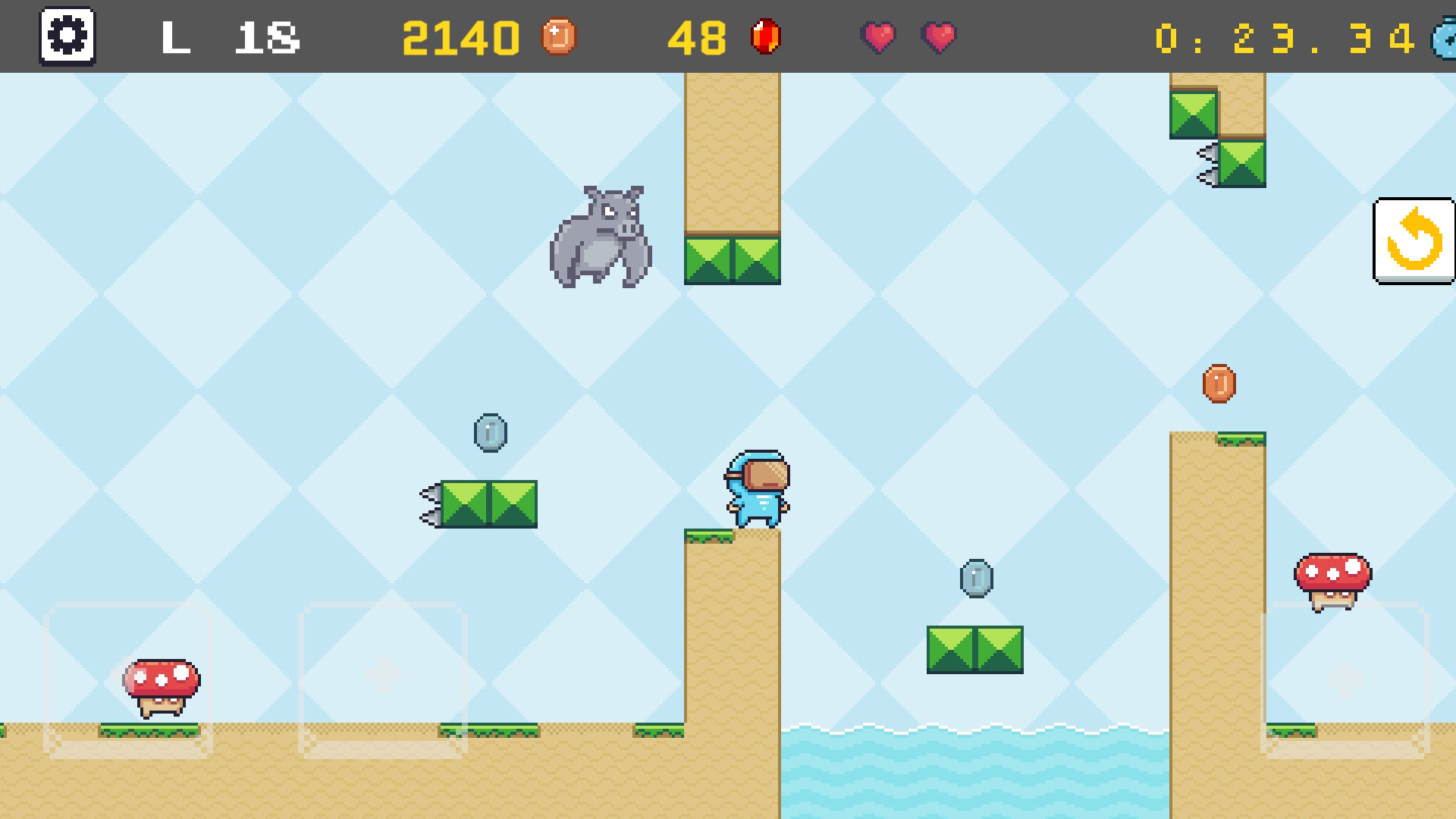Image resolution: width=1456 pixels, height=819 pixels.
Task: Click the level label L 18
Action: click(x=227, y=38)
